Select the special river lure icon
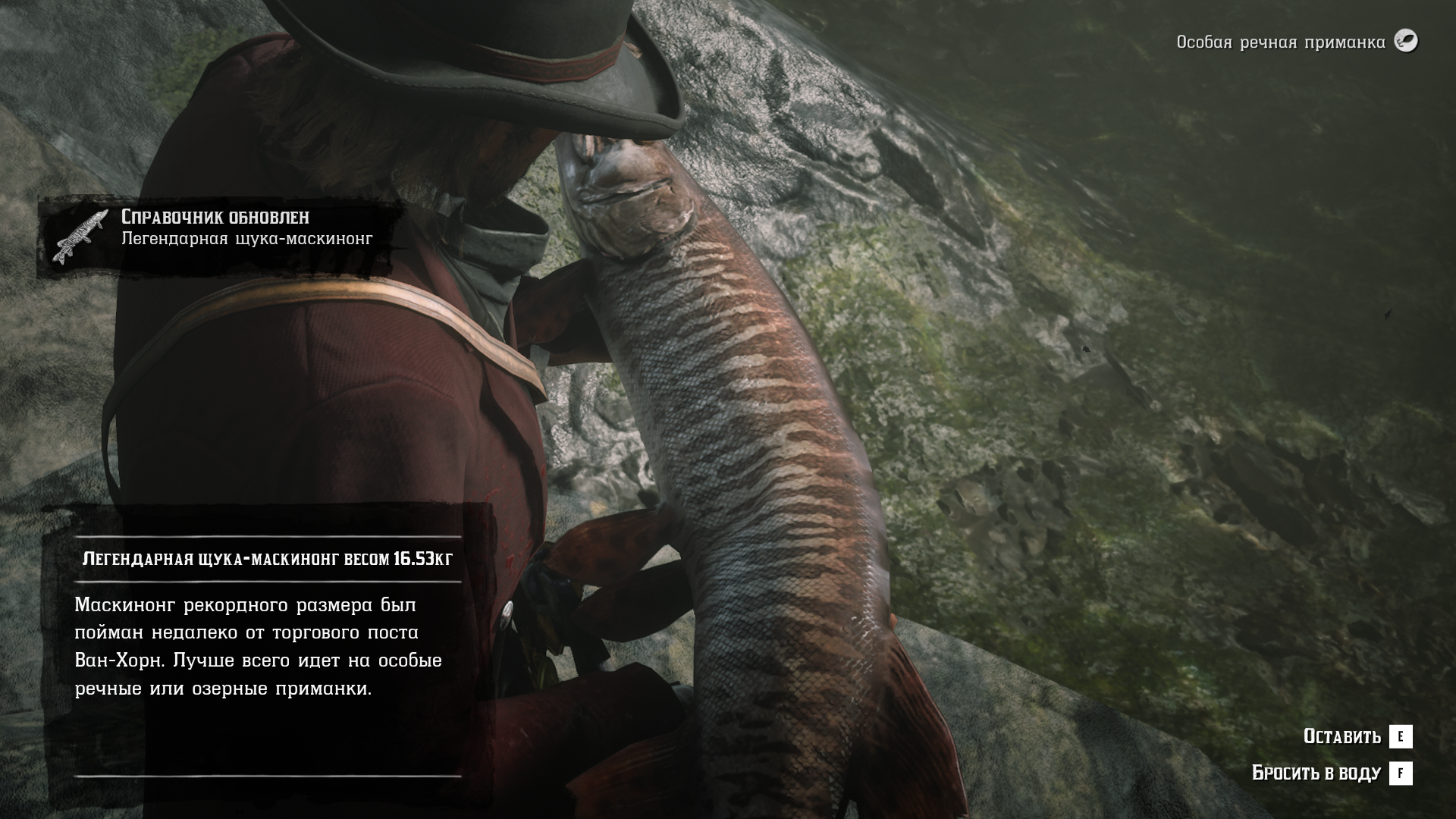 [1406, 41]
